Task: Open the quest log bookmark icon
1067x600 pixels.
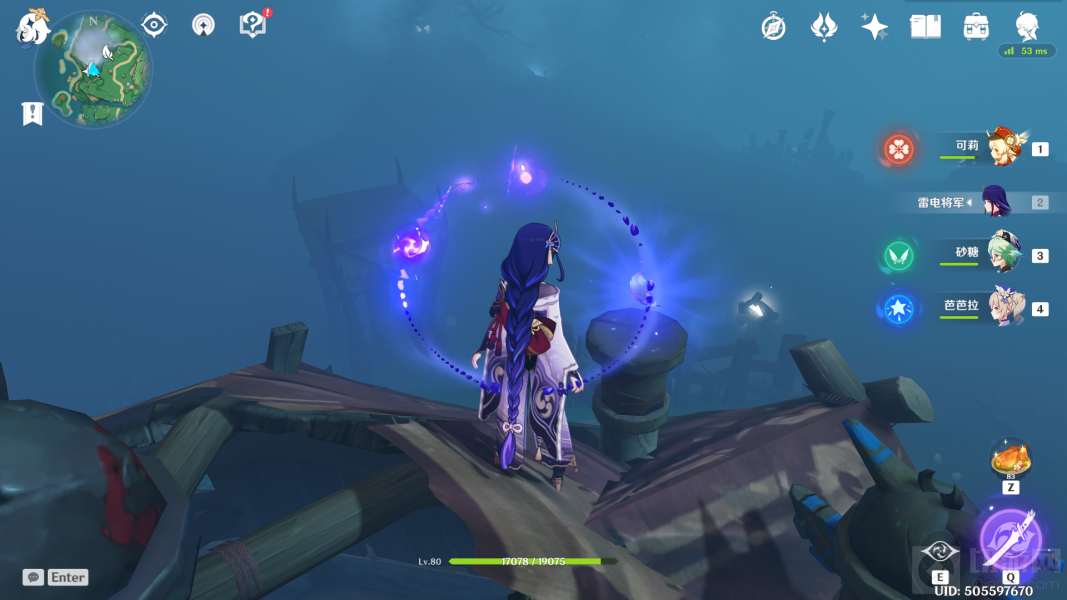Action: click(32, 114)
